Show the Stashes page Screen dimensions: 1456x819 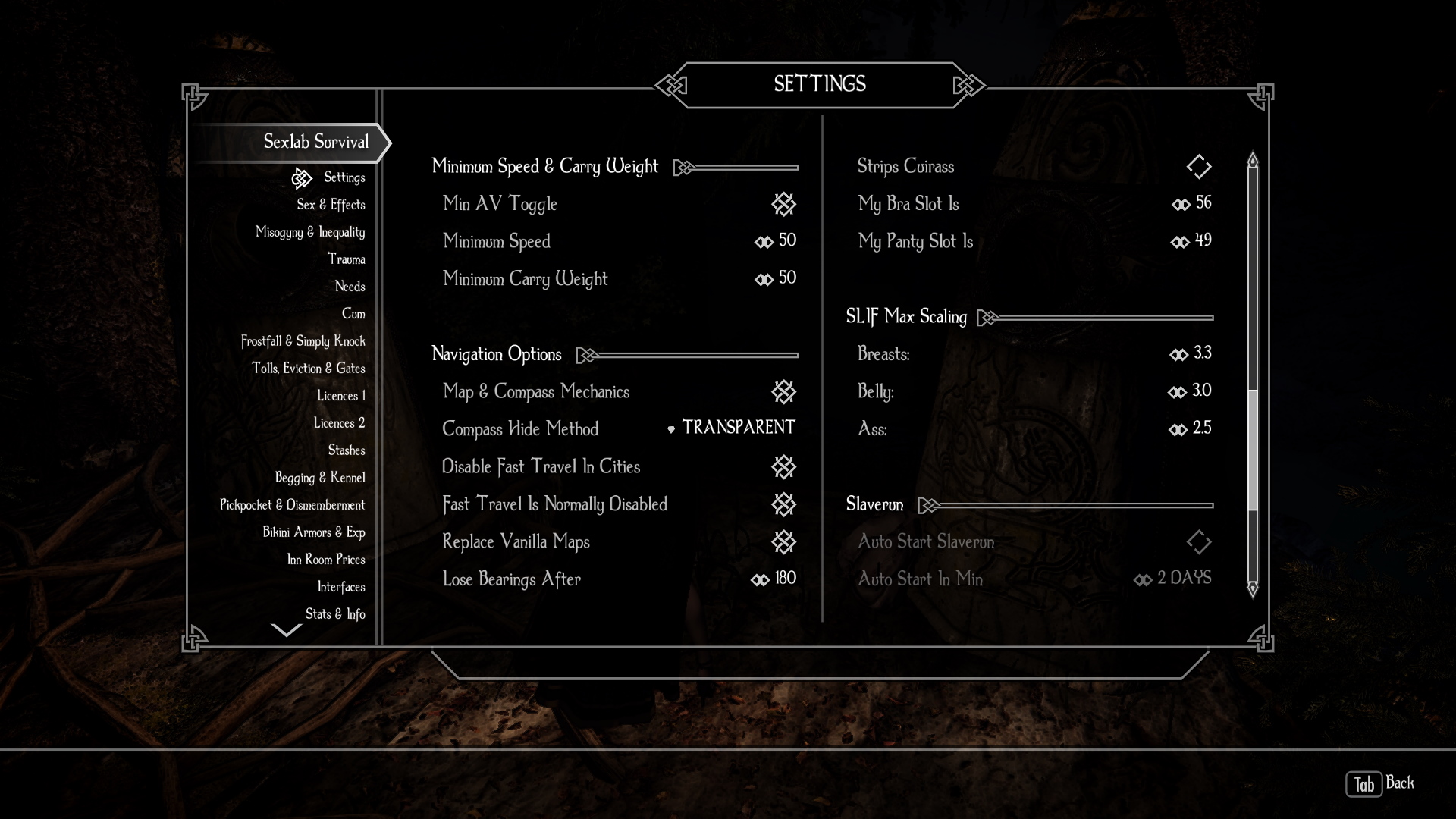(346, 450)
